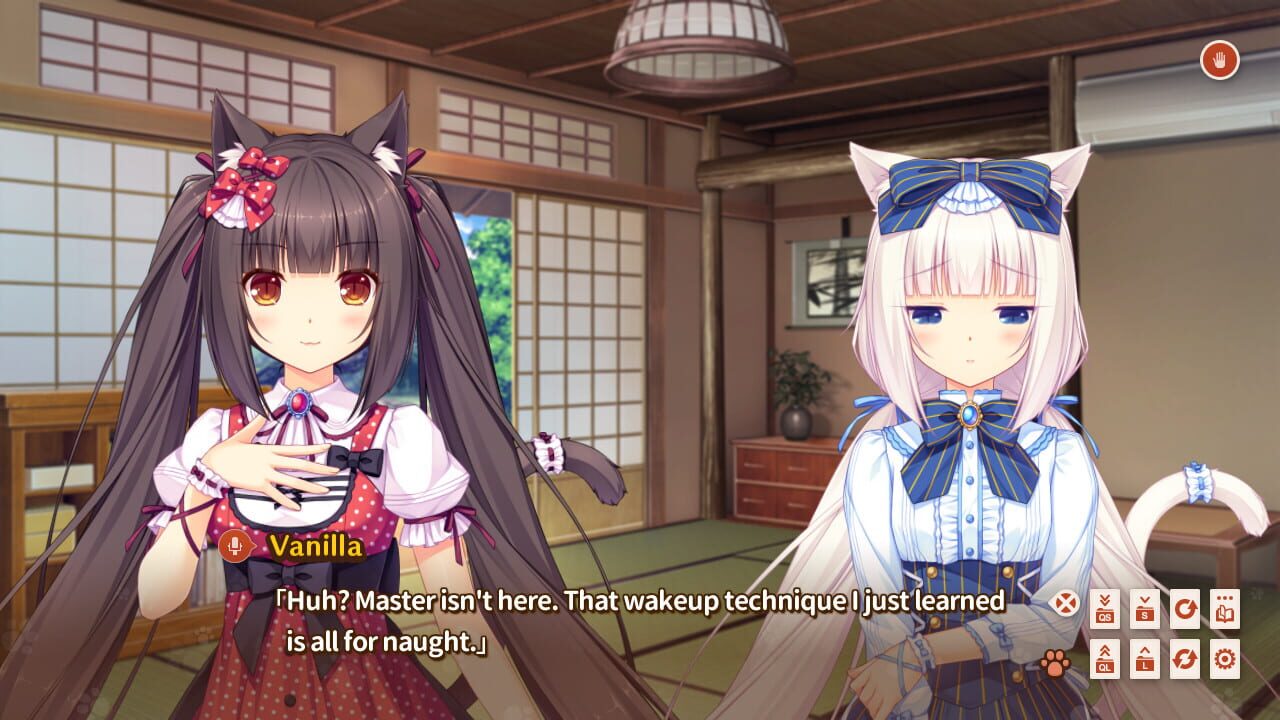Open game settings via the gear icon
Screen dimensions: 1280x720
pos(1226,658)
